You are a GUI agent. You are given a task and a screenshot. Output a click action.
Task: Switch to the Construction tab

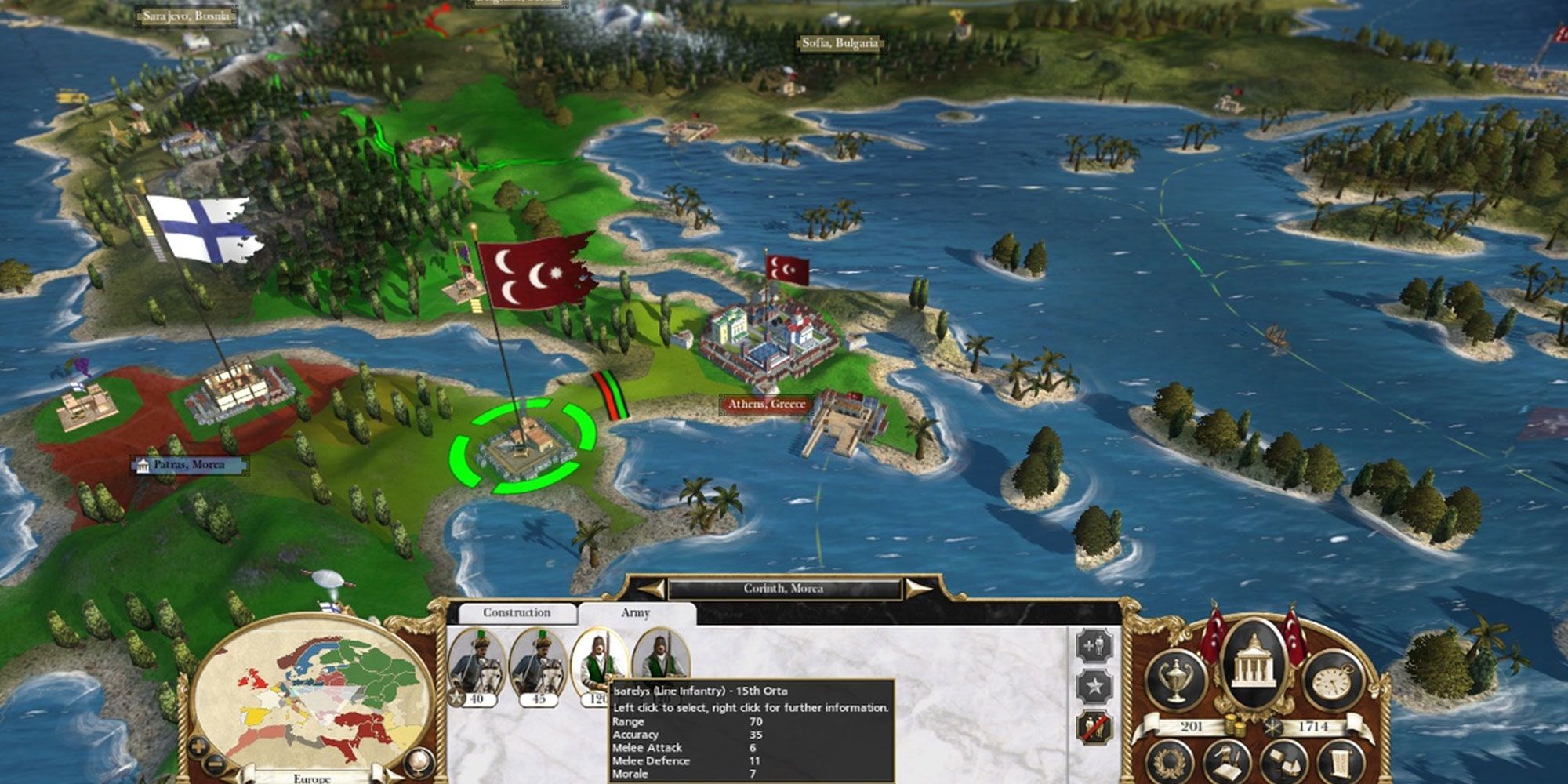pos(516,613)
